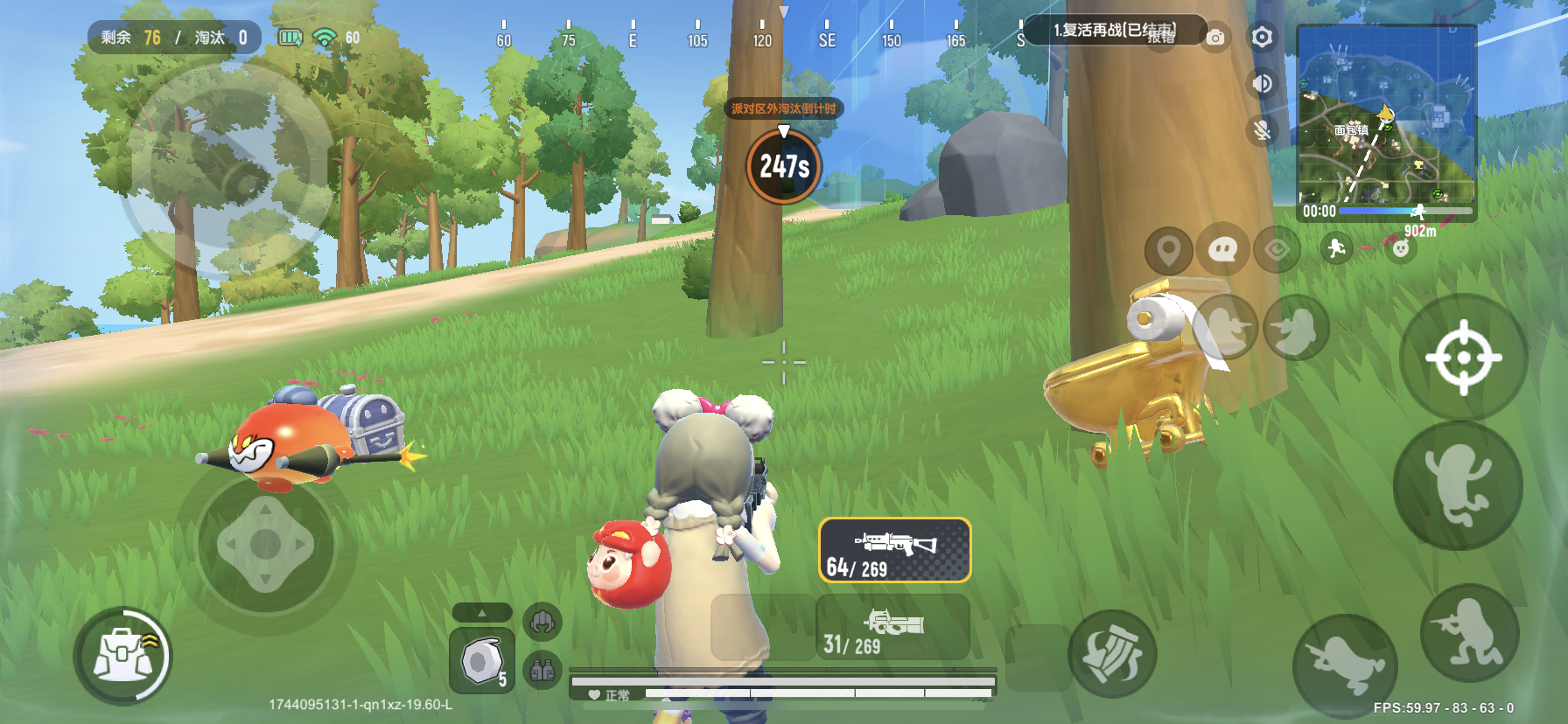Open the backpack inventory
Image resolution: width=1568 pixels, height=724 pixels.
tap(123, 658)
